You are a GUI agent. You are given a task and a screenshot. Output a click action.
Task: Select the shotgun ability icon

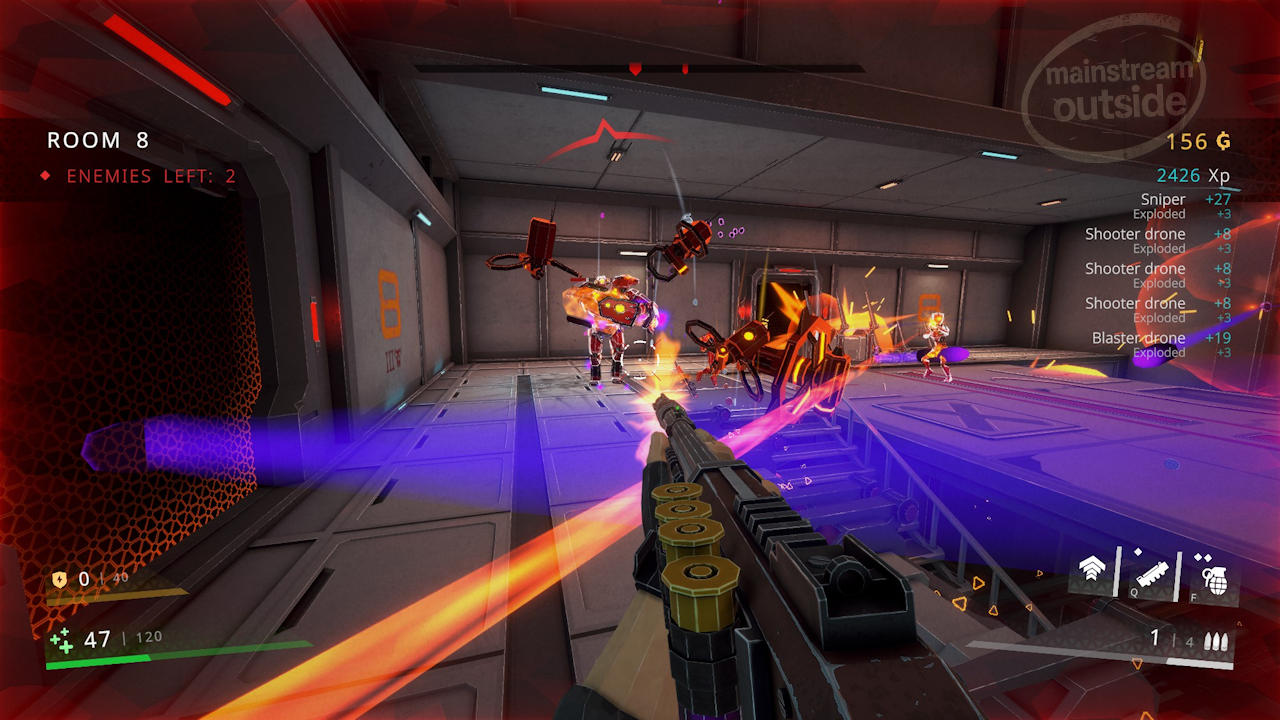(1150, 574)
